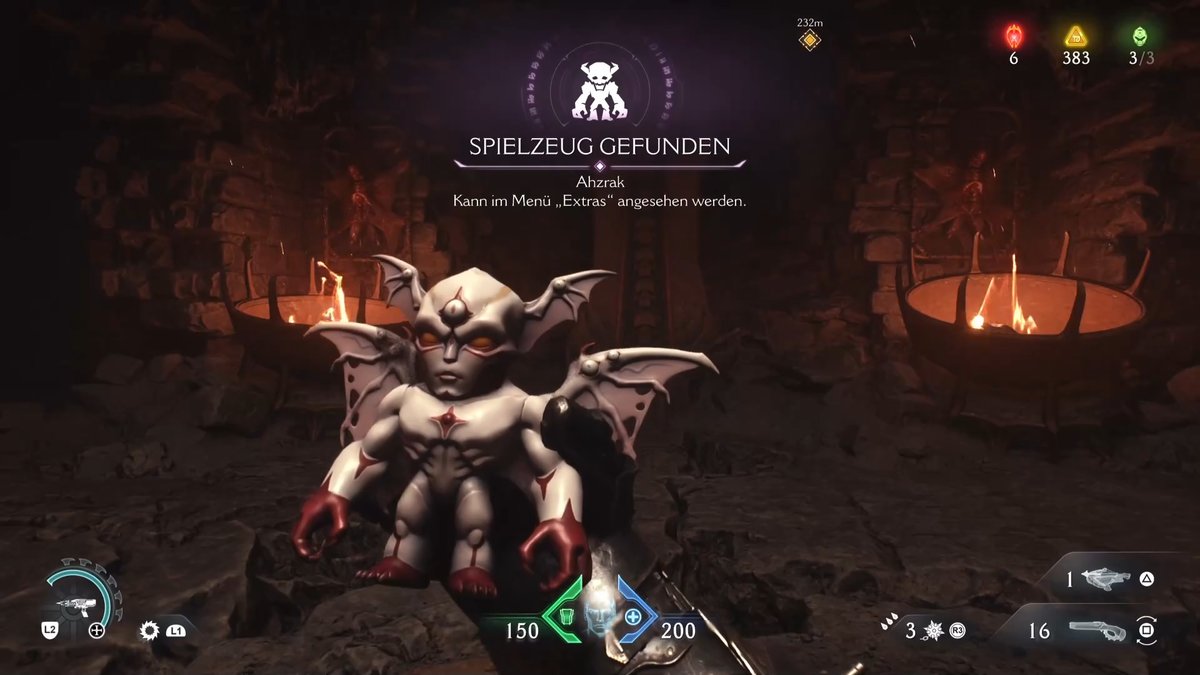This screenshot has width=1200, height=675.
Task: Select the yellow objective distance marker
Action: [809, 40]
